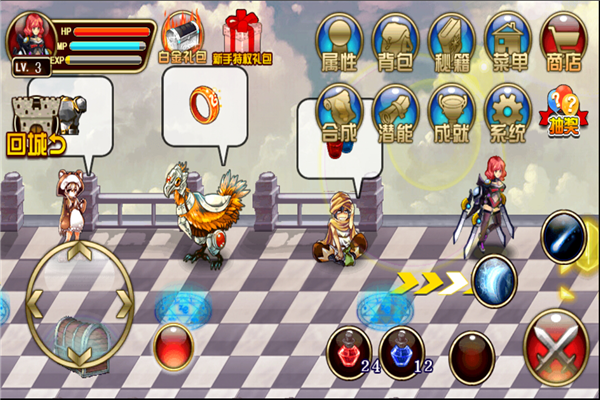The width and height of the screenshot is (600, 400).
Task: Tap the red orb button near the chest
Action: point(174,346)
